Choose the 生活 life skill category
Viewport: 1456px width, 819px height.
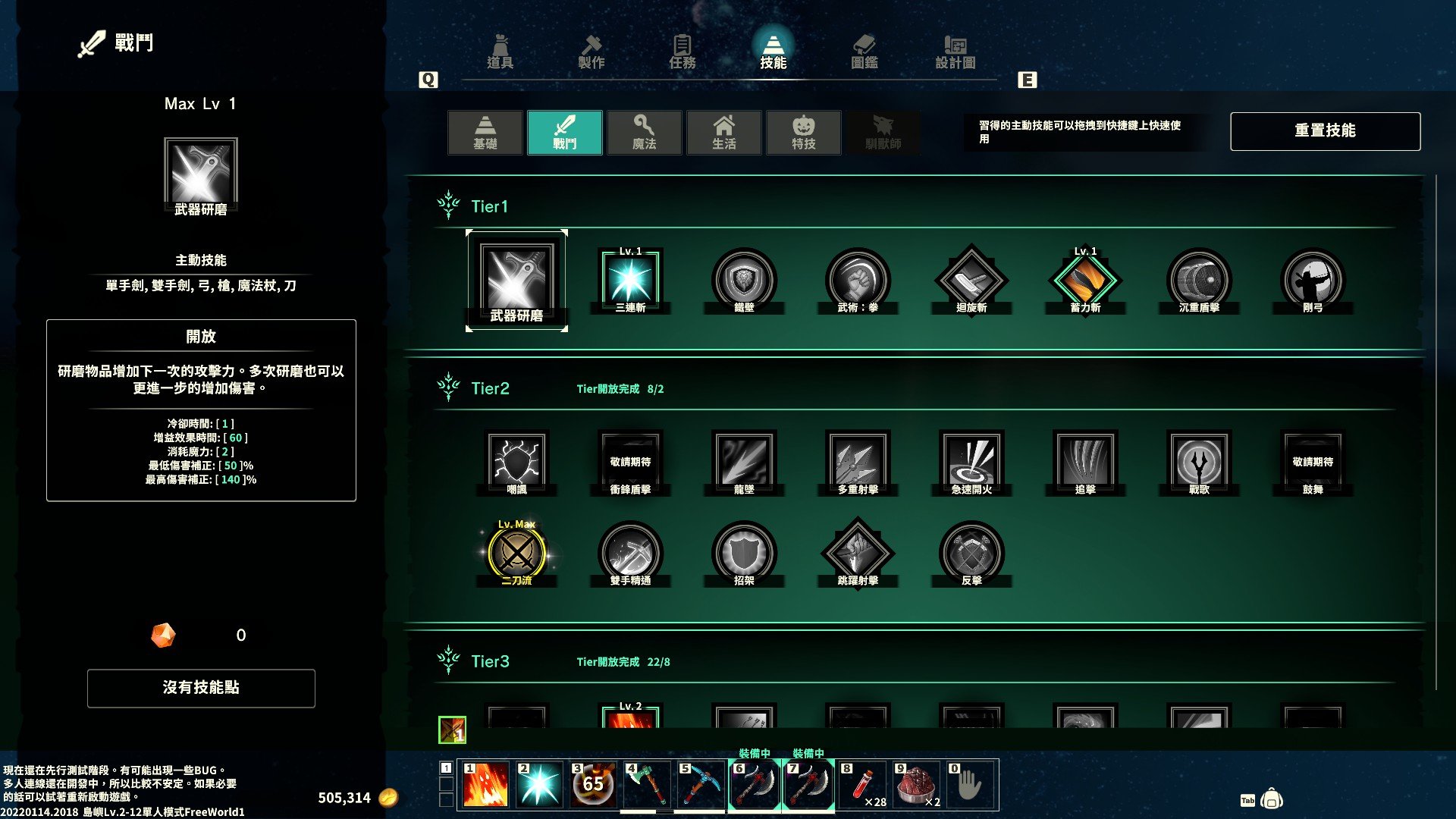click(724, 133)
